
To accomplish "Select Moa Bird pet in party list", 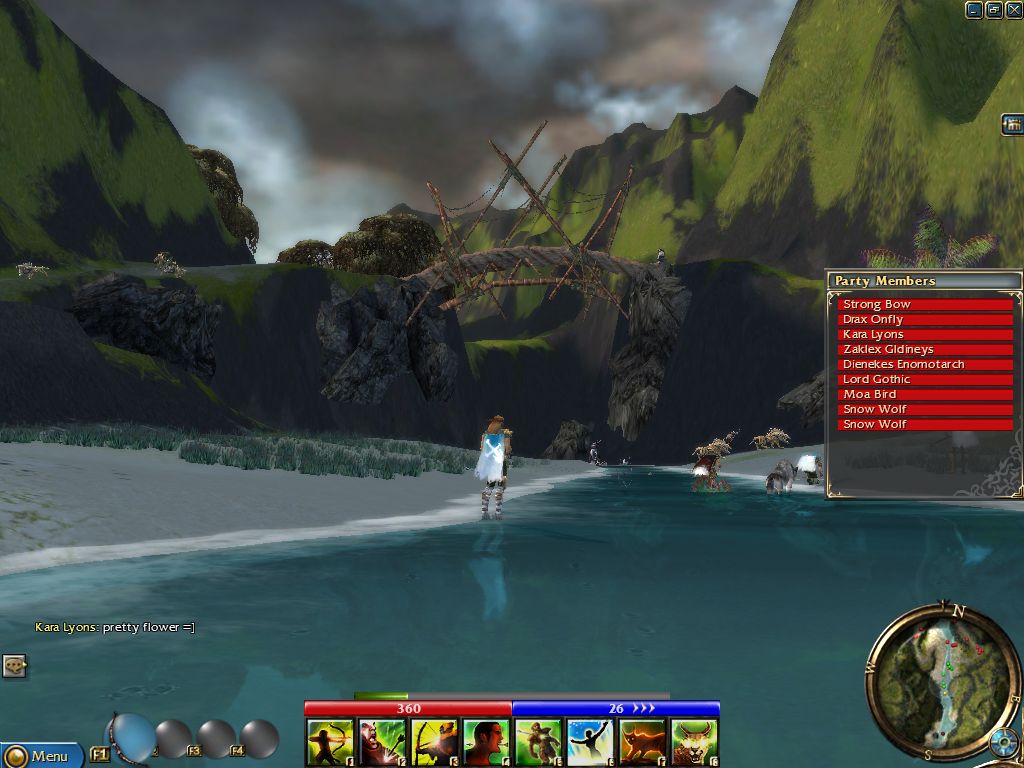I will [x=926, y=394].
